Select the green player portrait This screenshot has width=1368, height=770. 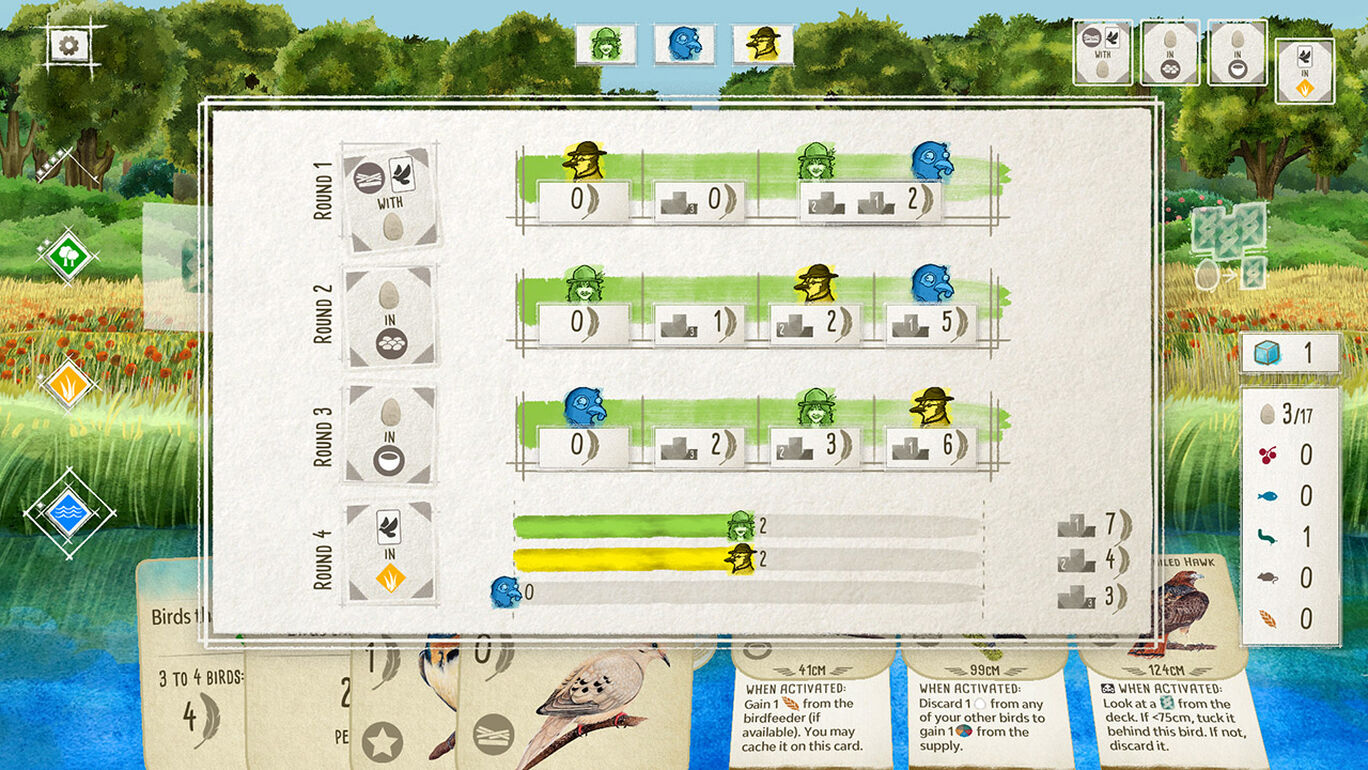pos(605,45)
